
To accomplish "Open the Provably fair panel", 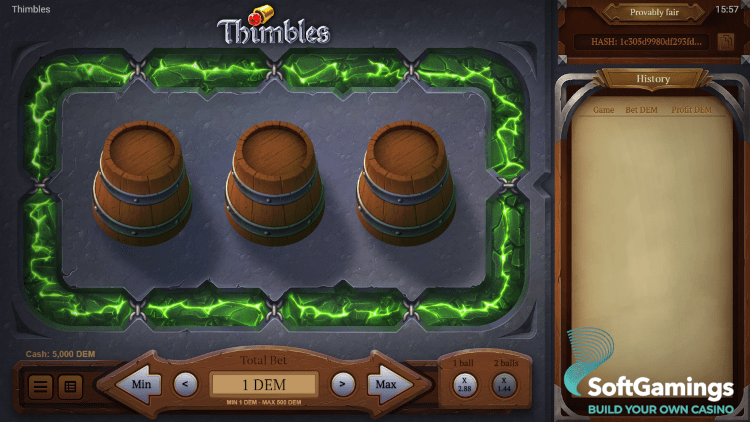I will point(653,12).
